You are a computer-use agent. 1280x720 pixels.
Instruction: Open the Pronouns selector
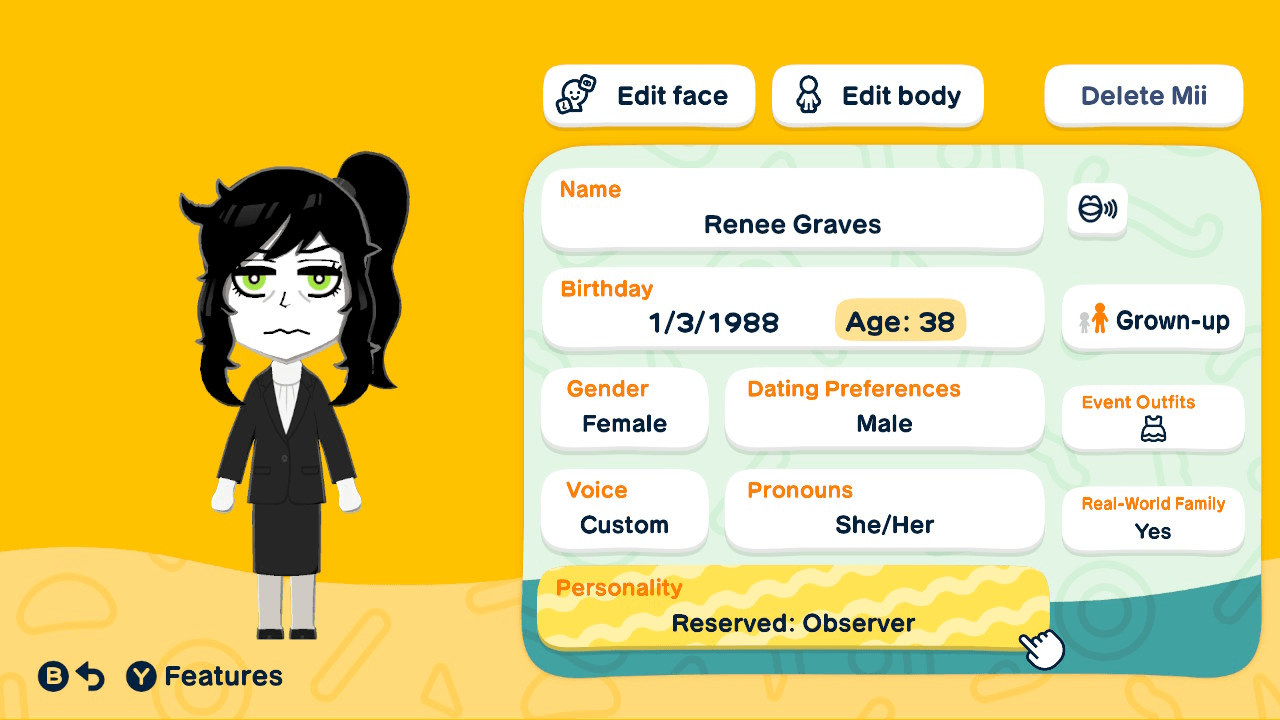pos(883,510)
